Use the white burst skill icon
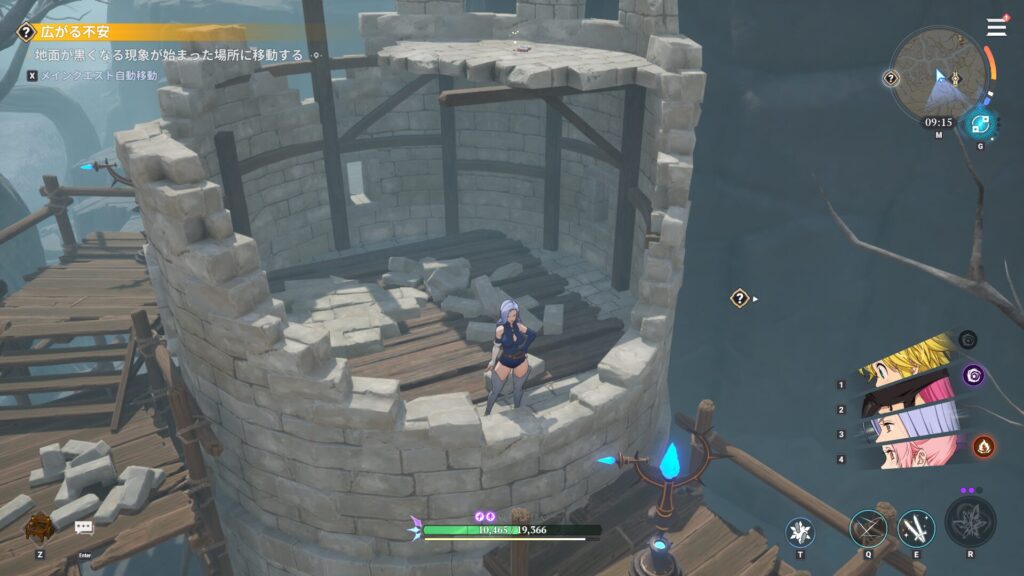The image size is (1024, 576). point(800,531)
